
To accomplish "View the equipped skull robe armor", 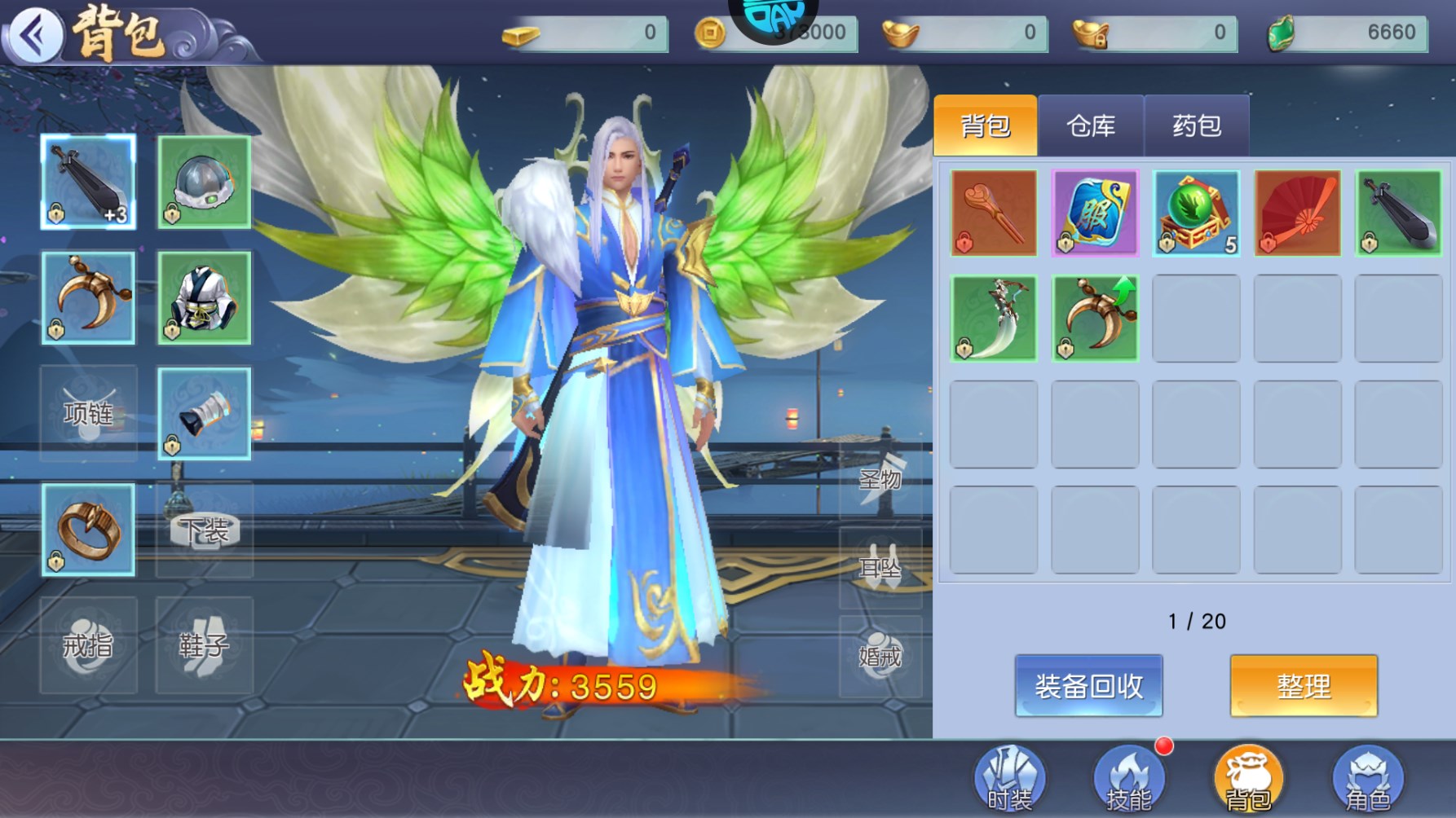I will [204, 297].
